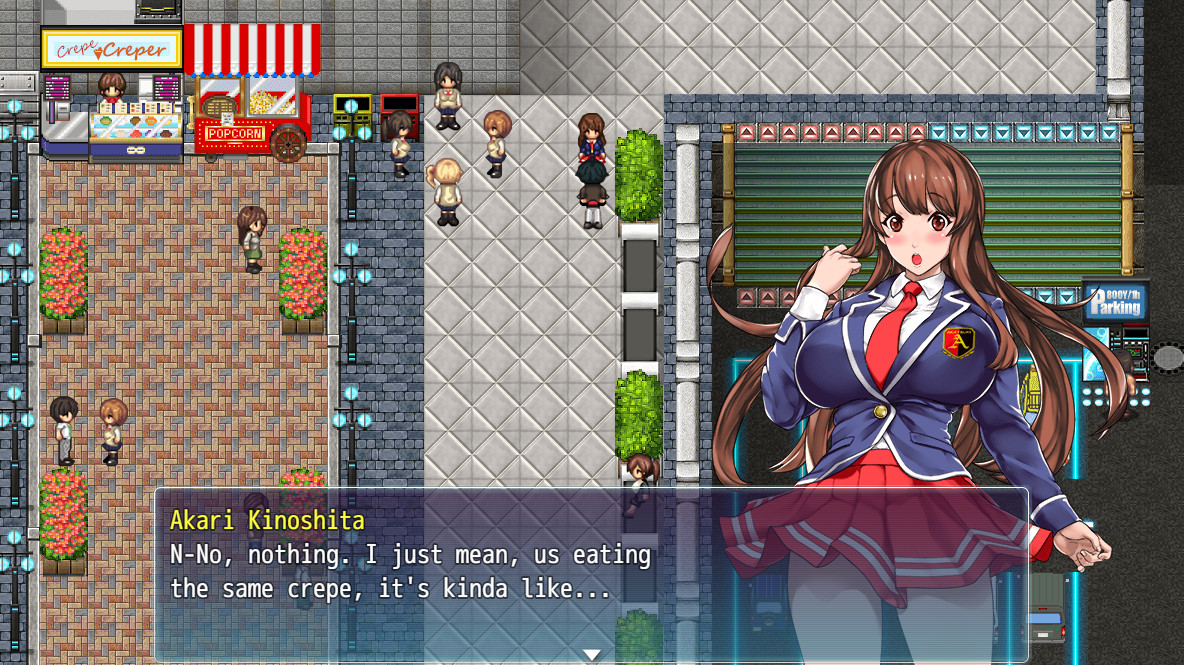Advance dialogue with the continue arrow

coord(591,654)
